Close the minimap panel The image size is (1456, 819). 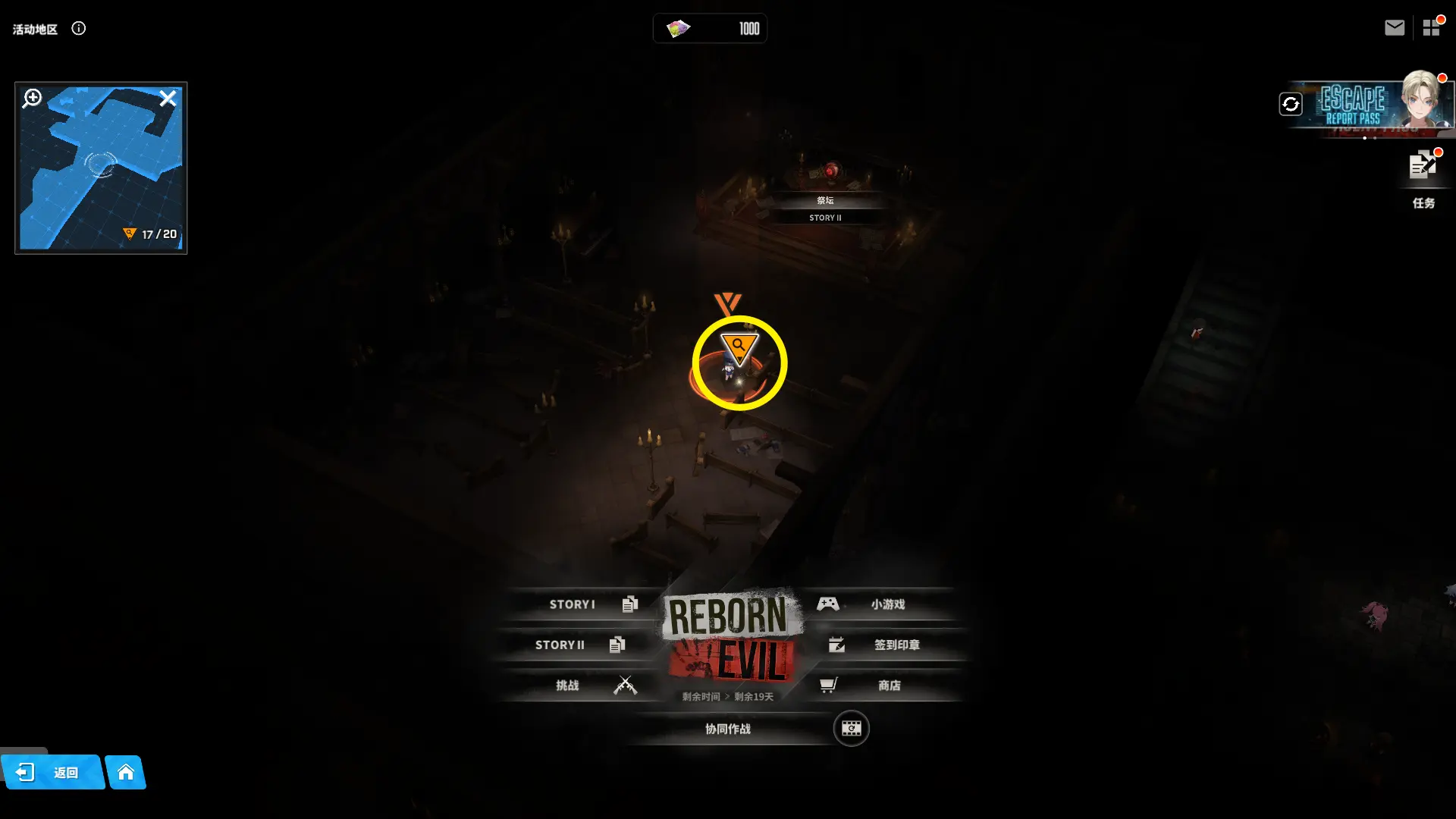168,99
